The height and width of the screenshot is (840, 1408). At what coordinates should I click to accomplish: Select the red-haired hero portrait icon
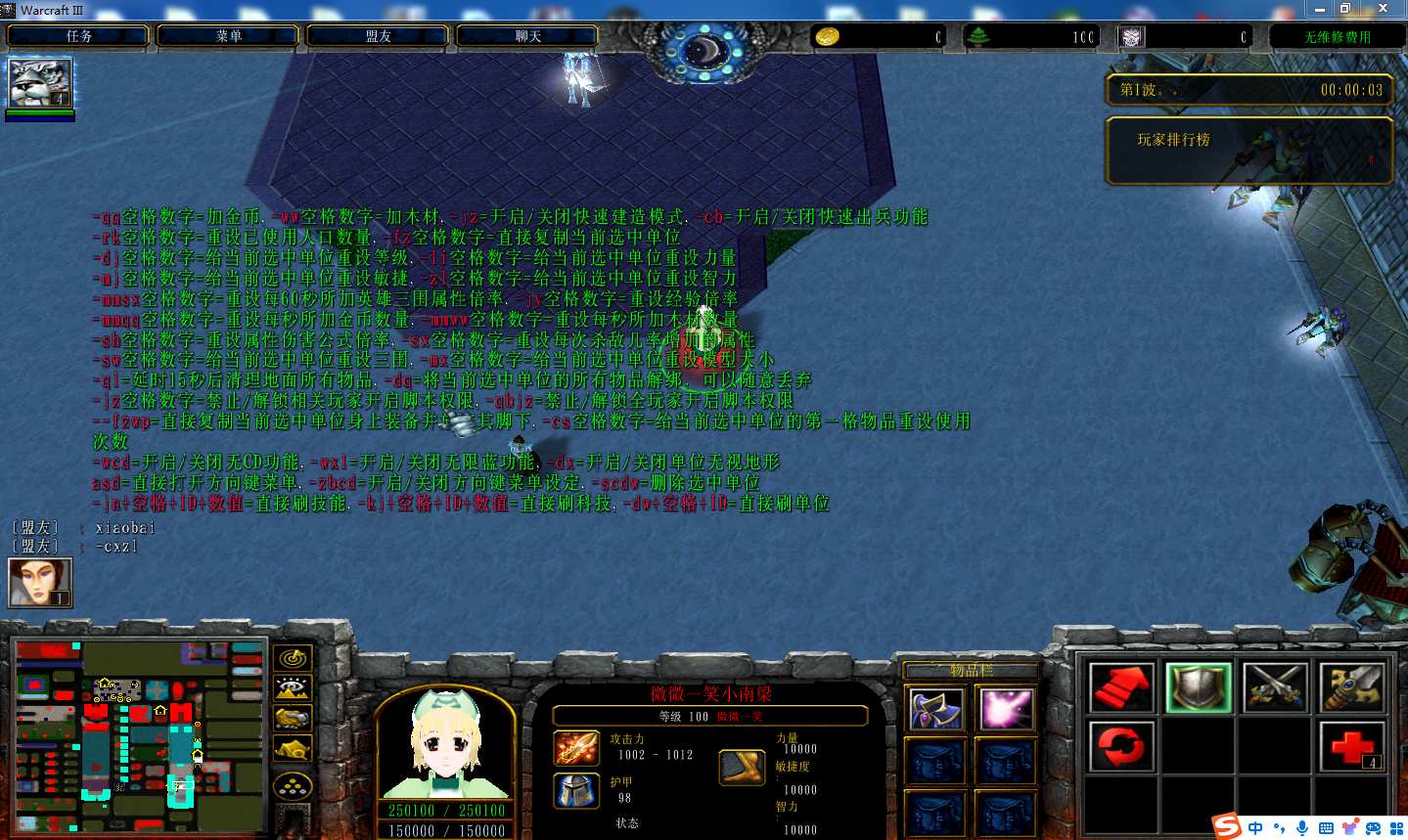click(x=40, y=583)
